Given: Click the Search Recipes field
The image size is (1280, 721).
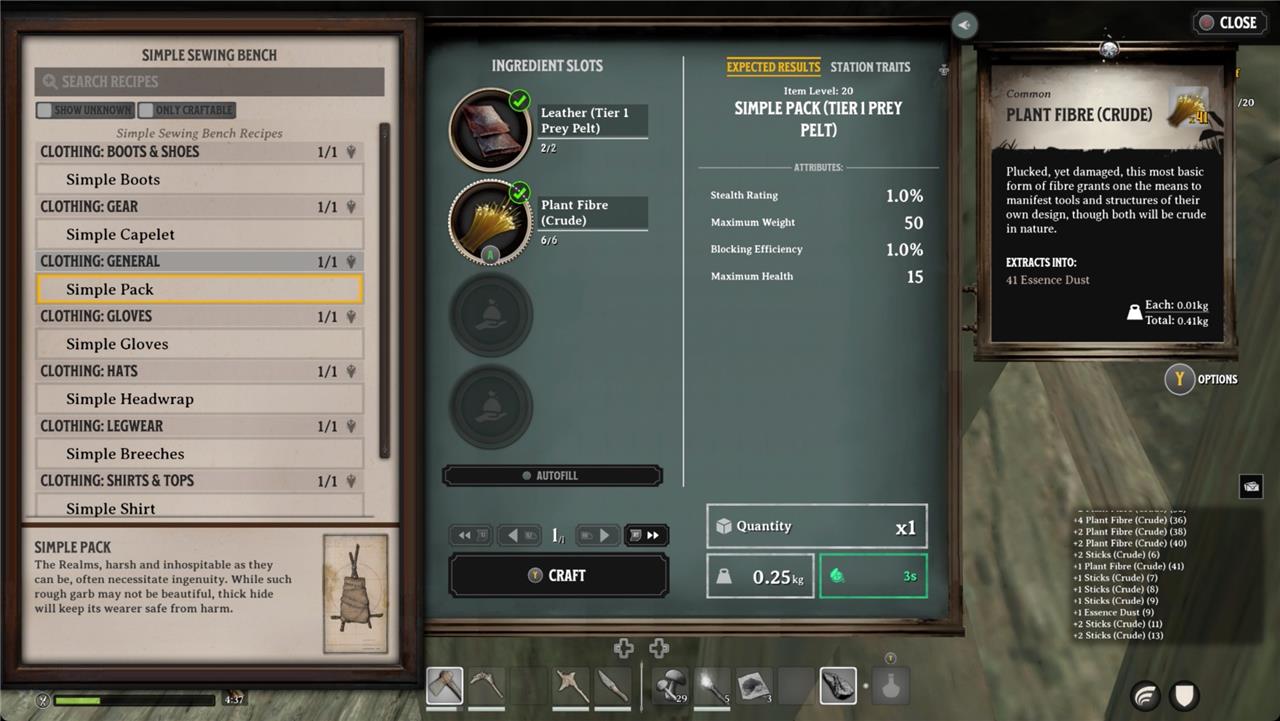Looking at the screenshot, I should [209, 82].
